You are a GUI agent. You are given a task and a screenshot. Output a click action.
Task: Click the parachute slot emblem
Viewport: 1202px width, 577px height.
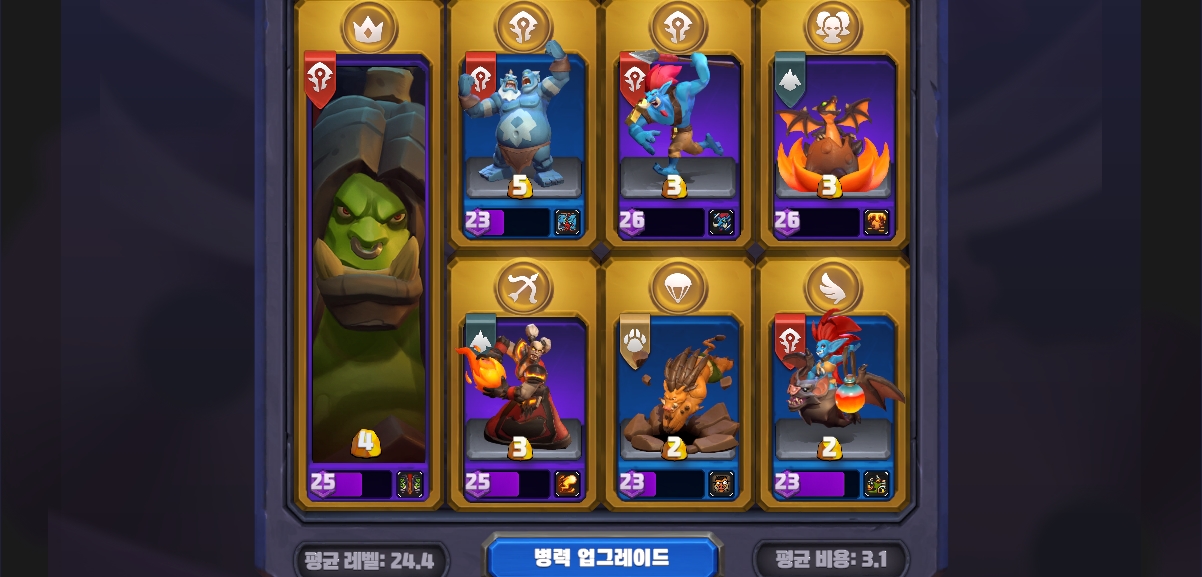coord(679,287)
